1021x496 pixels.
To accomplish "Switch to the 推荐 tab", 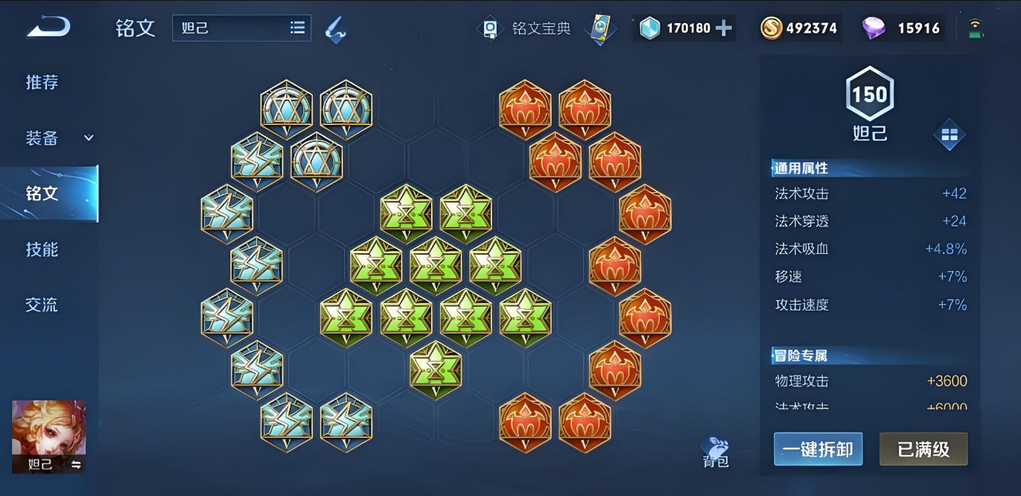I will coord(42,82).
